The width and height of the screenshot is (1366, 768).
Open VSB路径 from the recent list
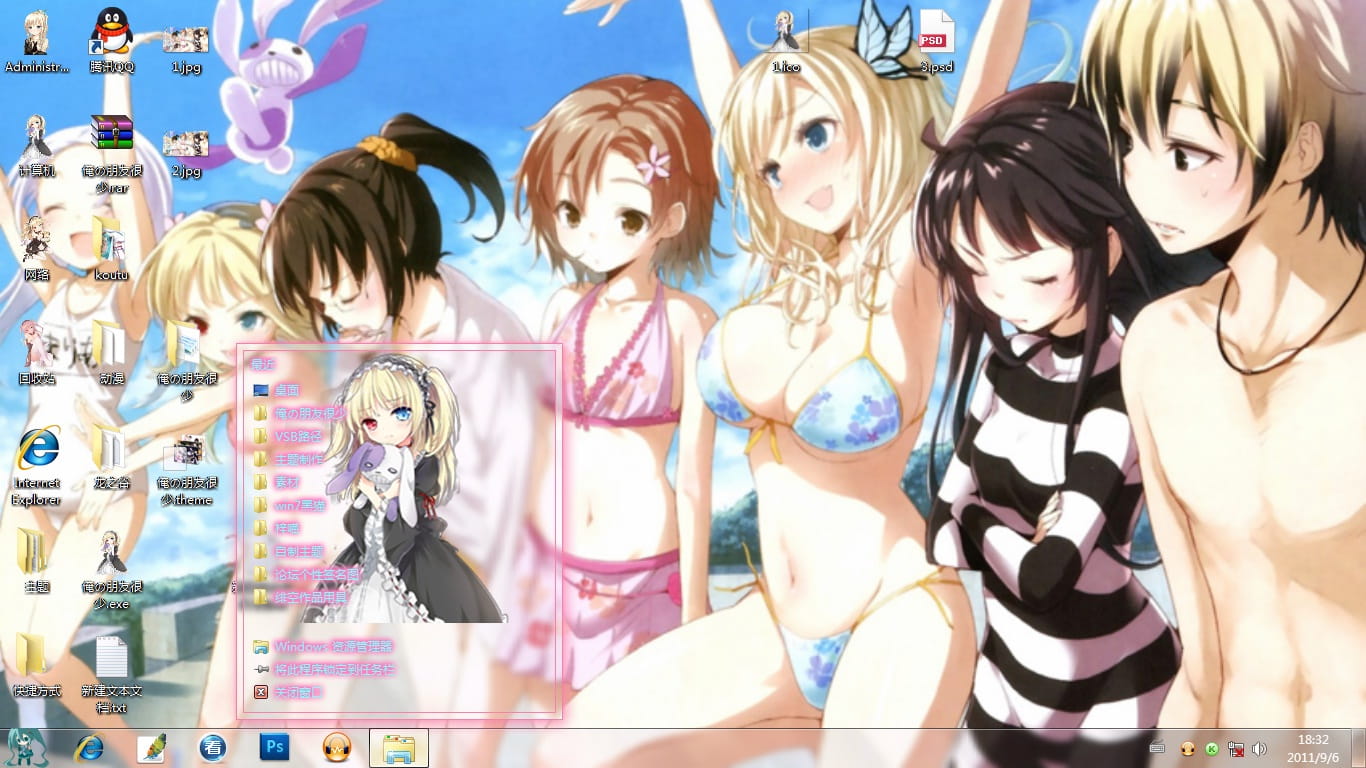[299, 435]
